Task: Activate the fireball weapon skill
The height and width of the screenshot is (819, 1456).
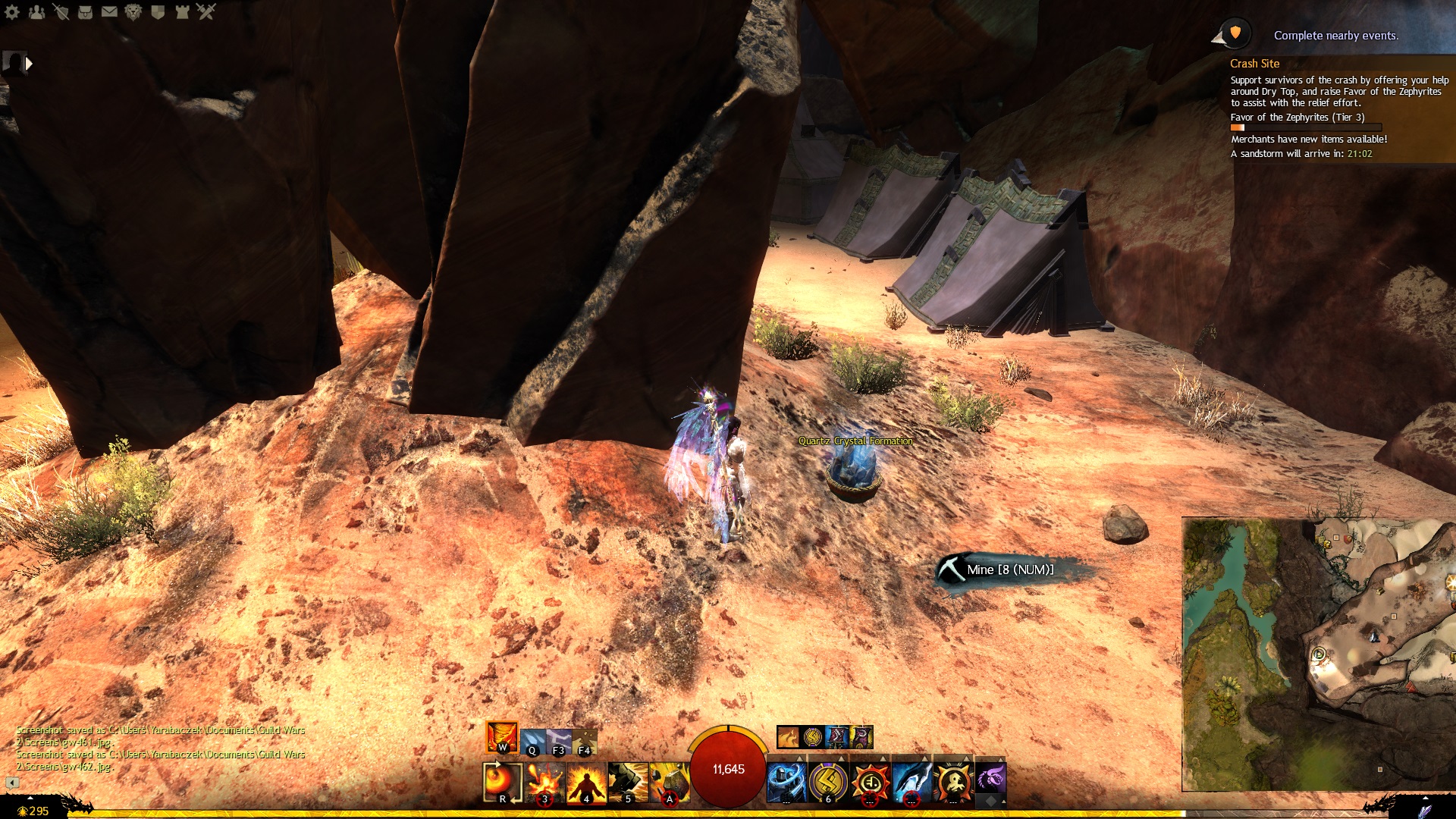Action: point(502,782)
